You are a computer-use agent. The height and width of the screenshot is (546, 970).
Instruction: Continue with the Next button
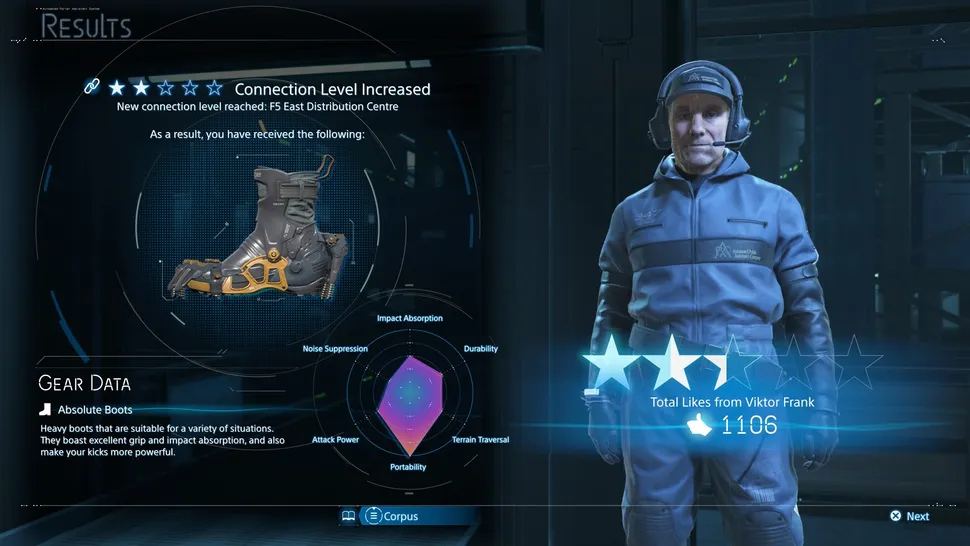910,516
